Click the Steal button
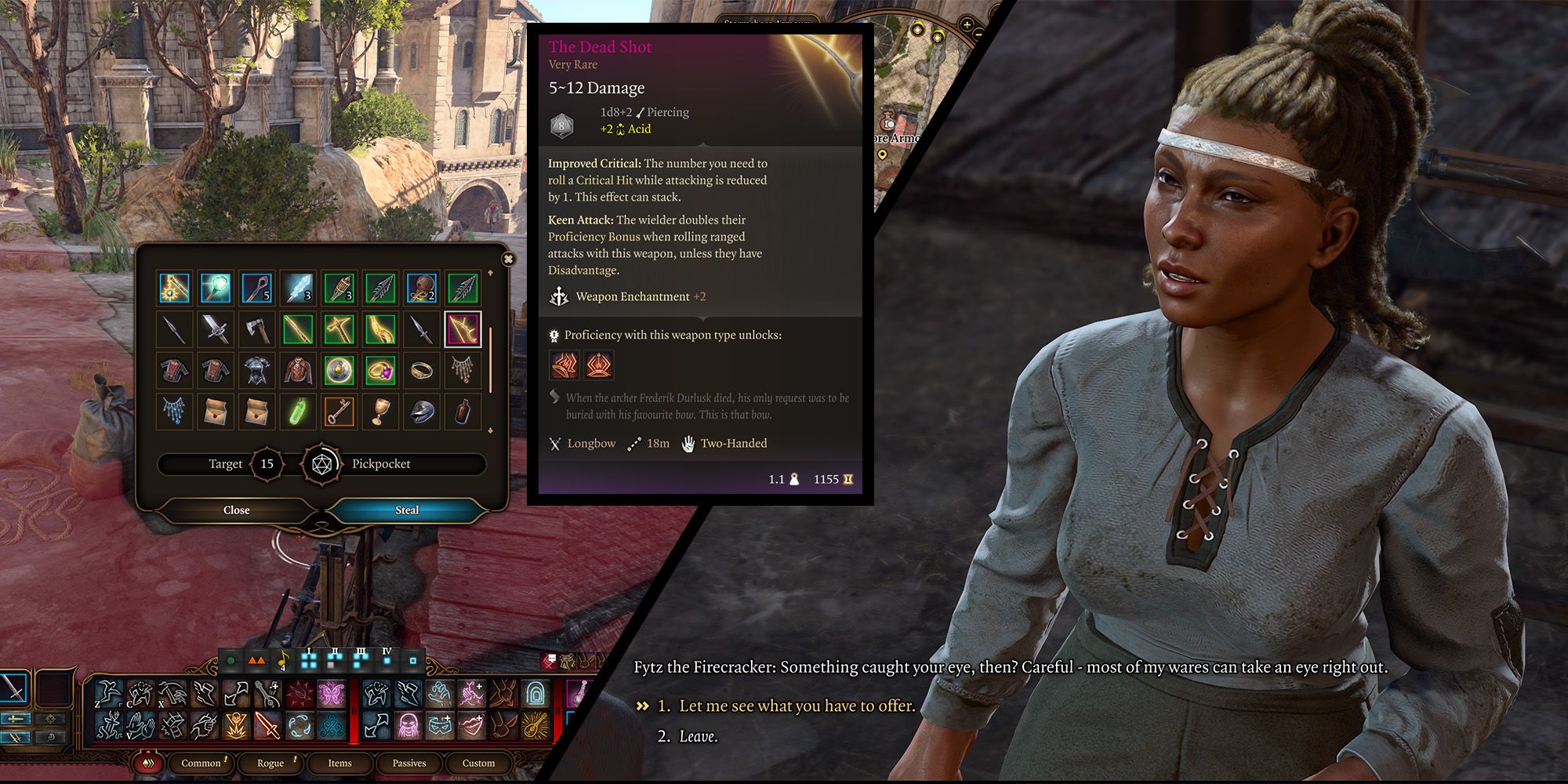1568x784 pixels. pos(406,510)
